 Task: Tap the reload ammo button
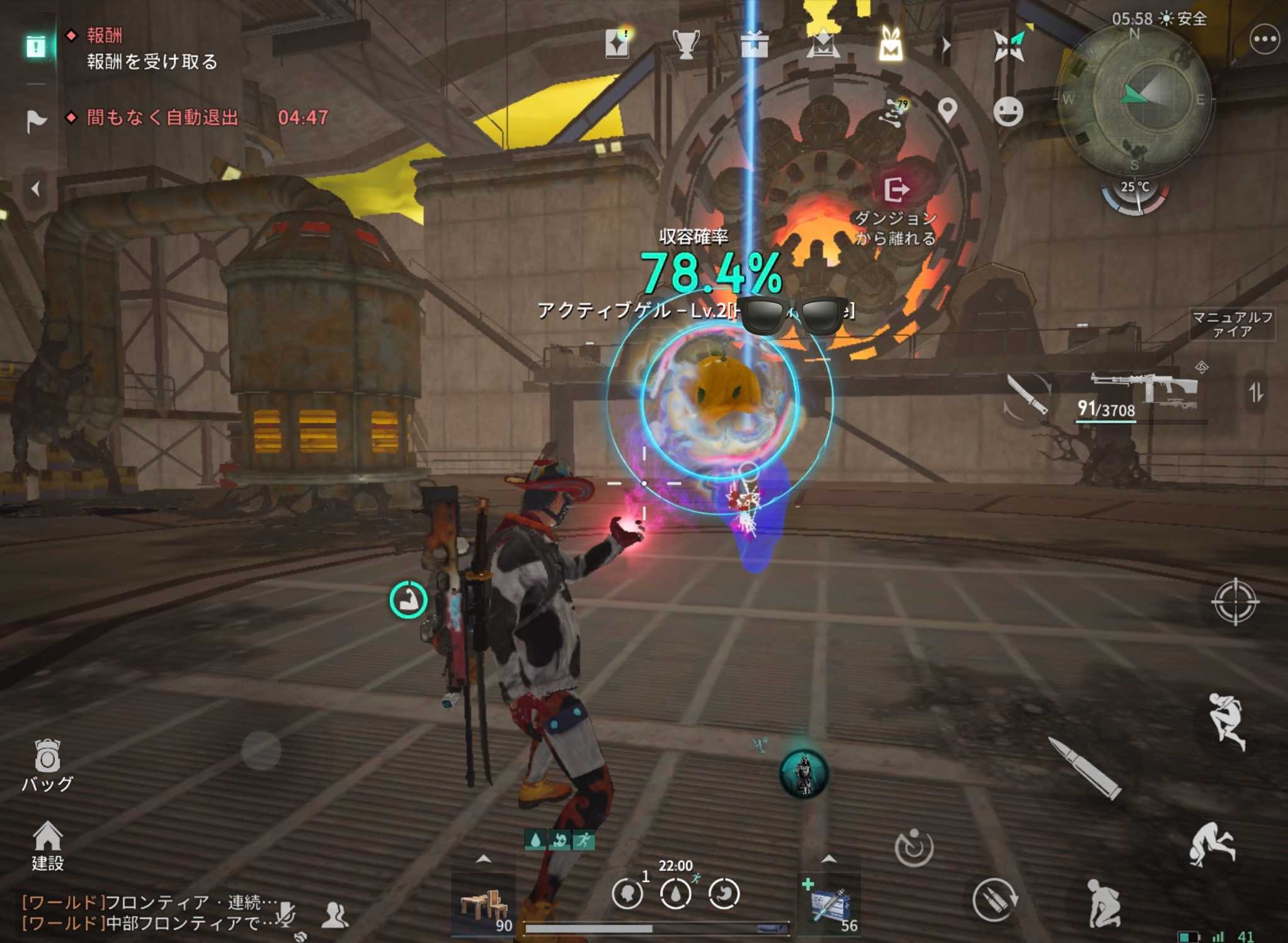(x=994, y=898)
